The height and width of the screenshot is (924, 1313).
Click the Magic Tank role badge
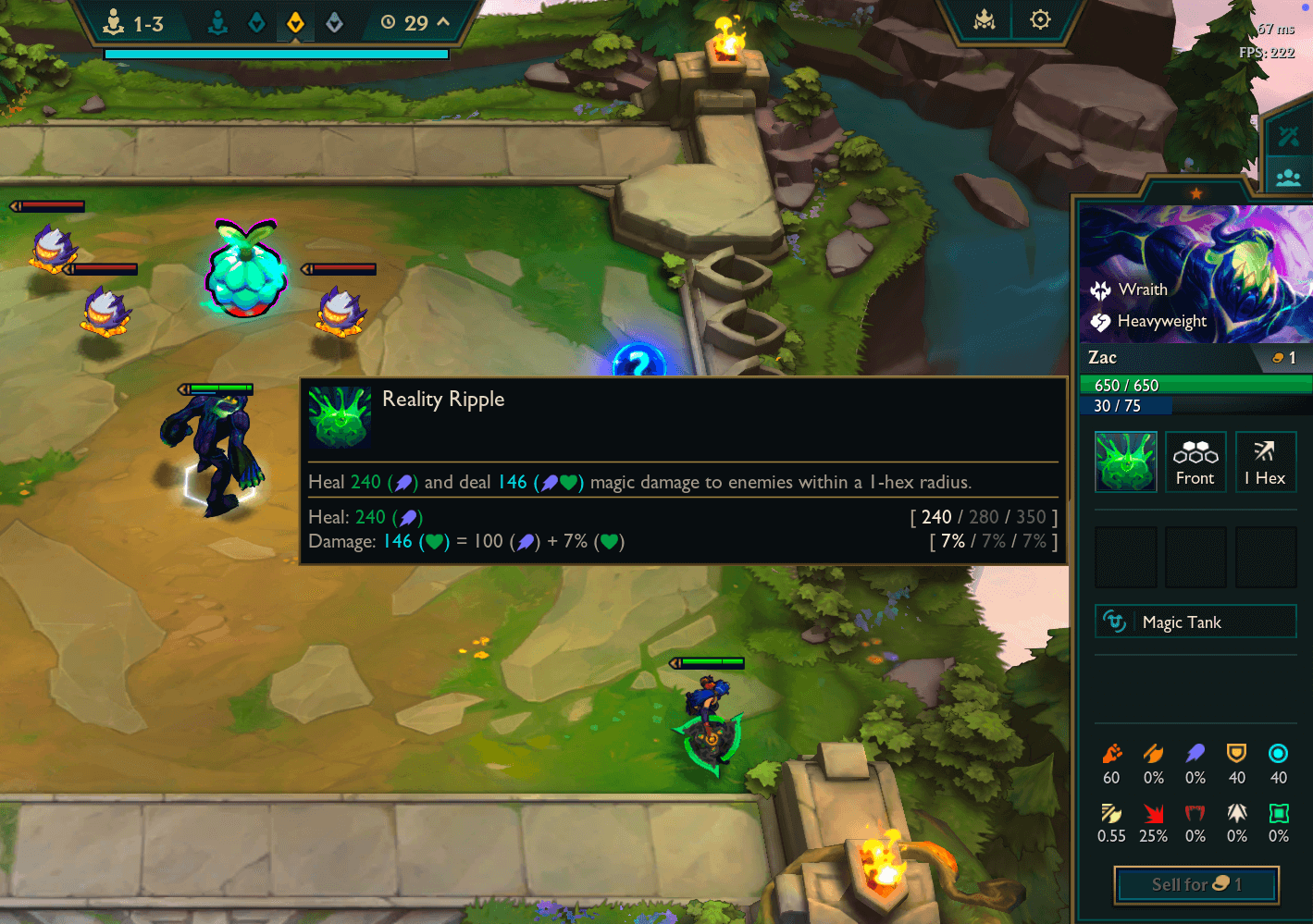point(1195,622)
